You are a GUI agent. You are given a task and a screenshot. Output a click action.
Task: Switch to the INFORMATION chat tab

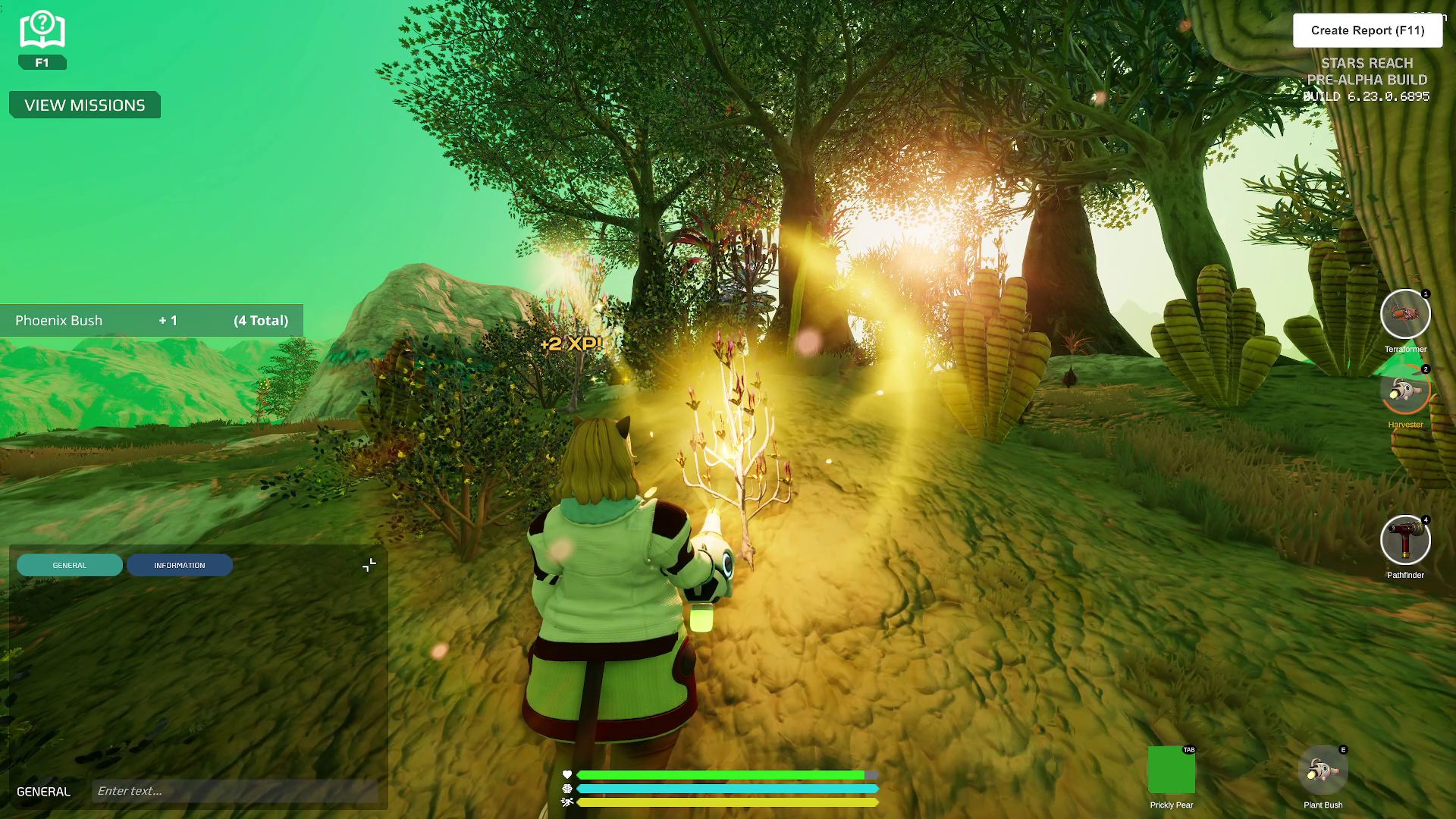(180, 565)
